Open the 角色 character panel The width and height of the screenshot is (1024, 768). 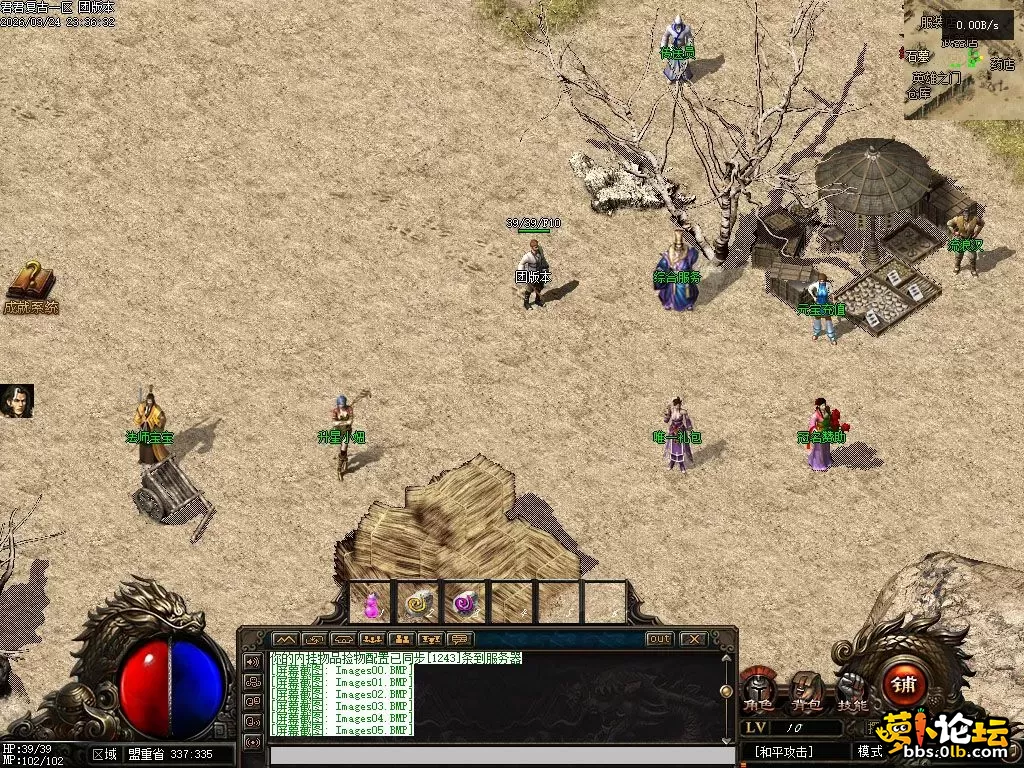(757, 692)
